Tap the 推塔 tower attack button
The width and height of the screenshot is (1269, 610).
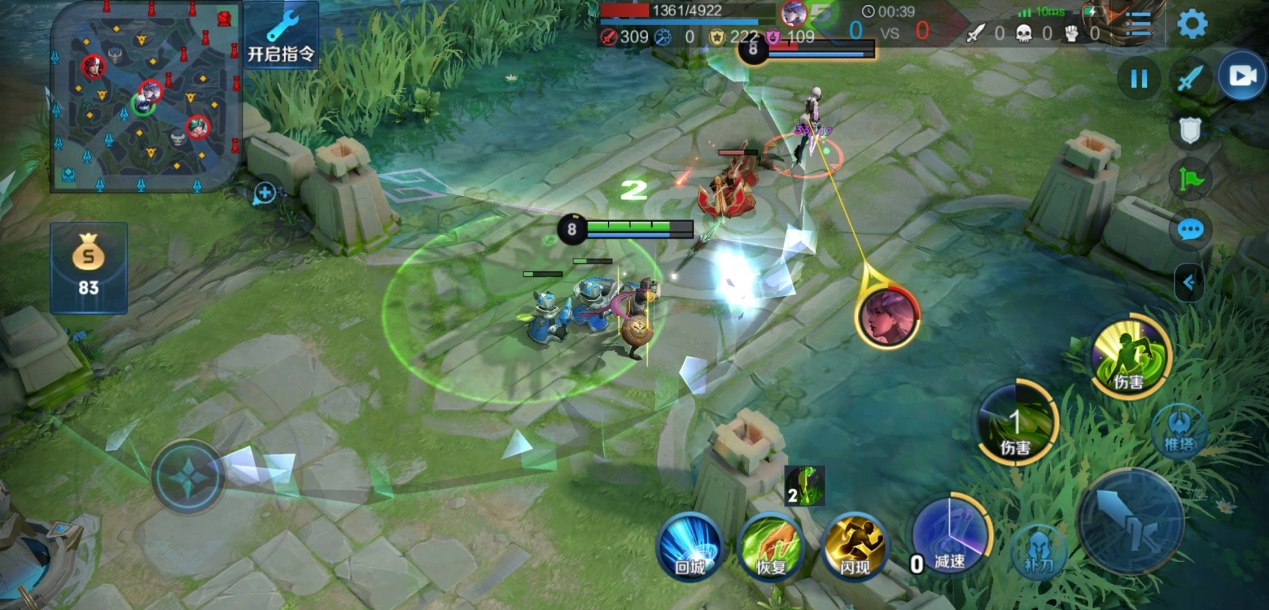[1179, 430]
